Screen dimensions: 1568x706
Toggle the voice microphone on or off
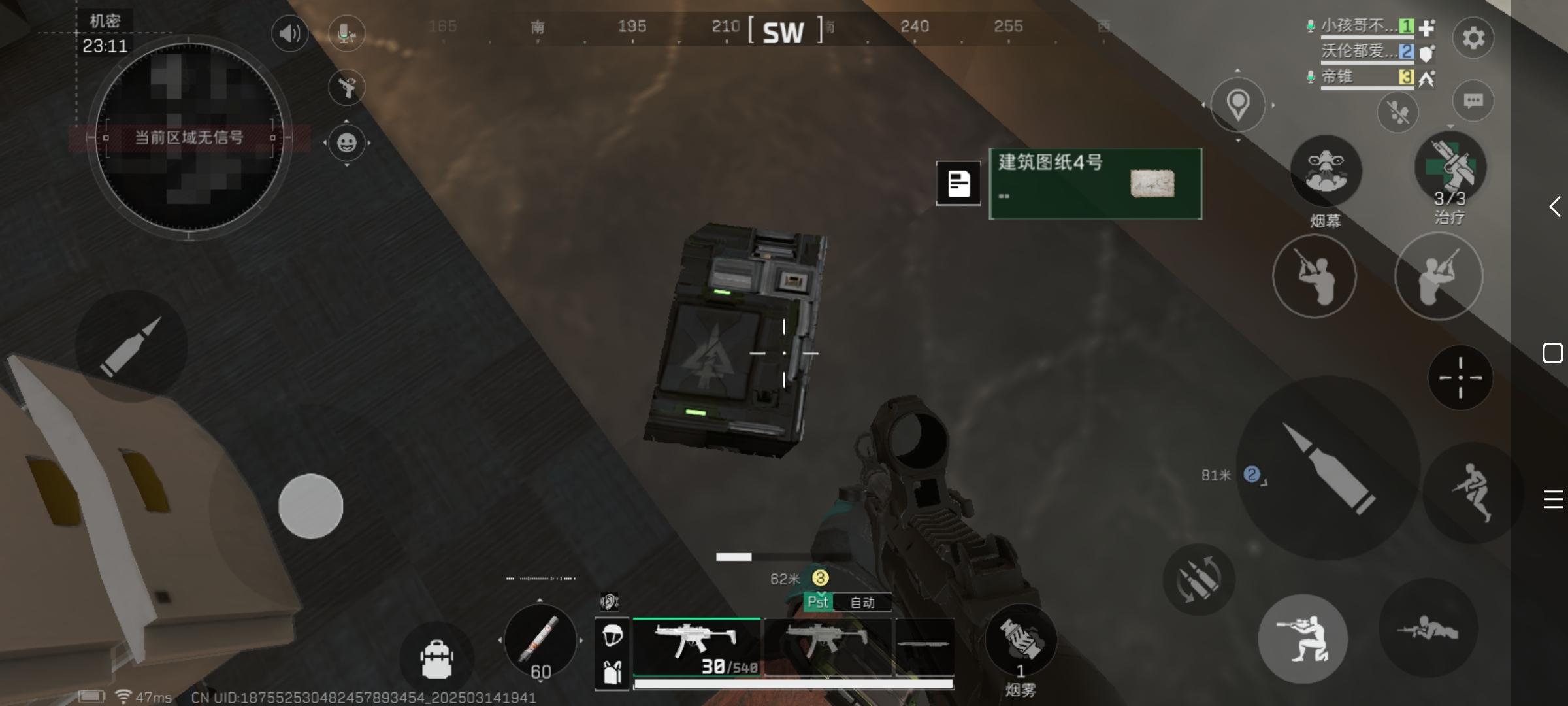click(x=346, y=33)
